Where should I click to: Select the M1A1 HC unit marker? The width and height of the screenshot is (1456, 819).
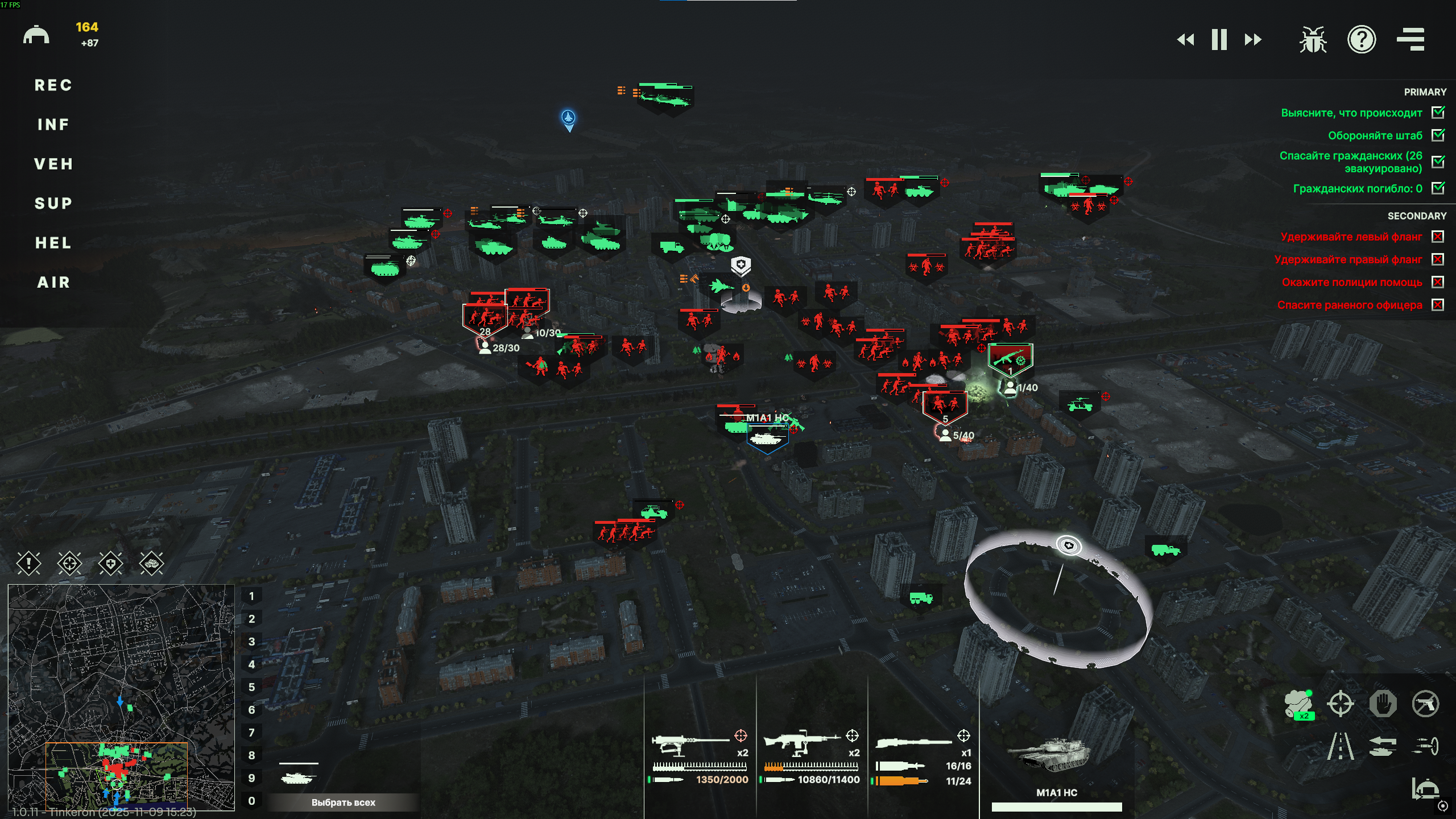click(767, 439)
